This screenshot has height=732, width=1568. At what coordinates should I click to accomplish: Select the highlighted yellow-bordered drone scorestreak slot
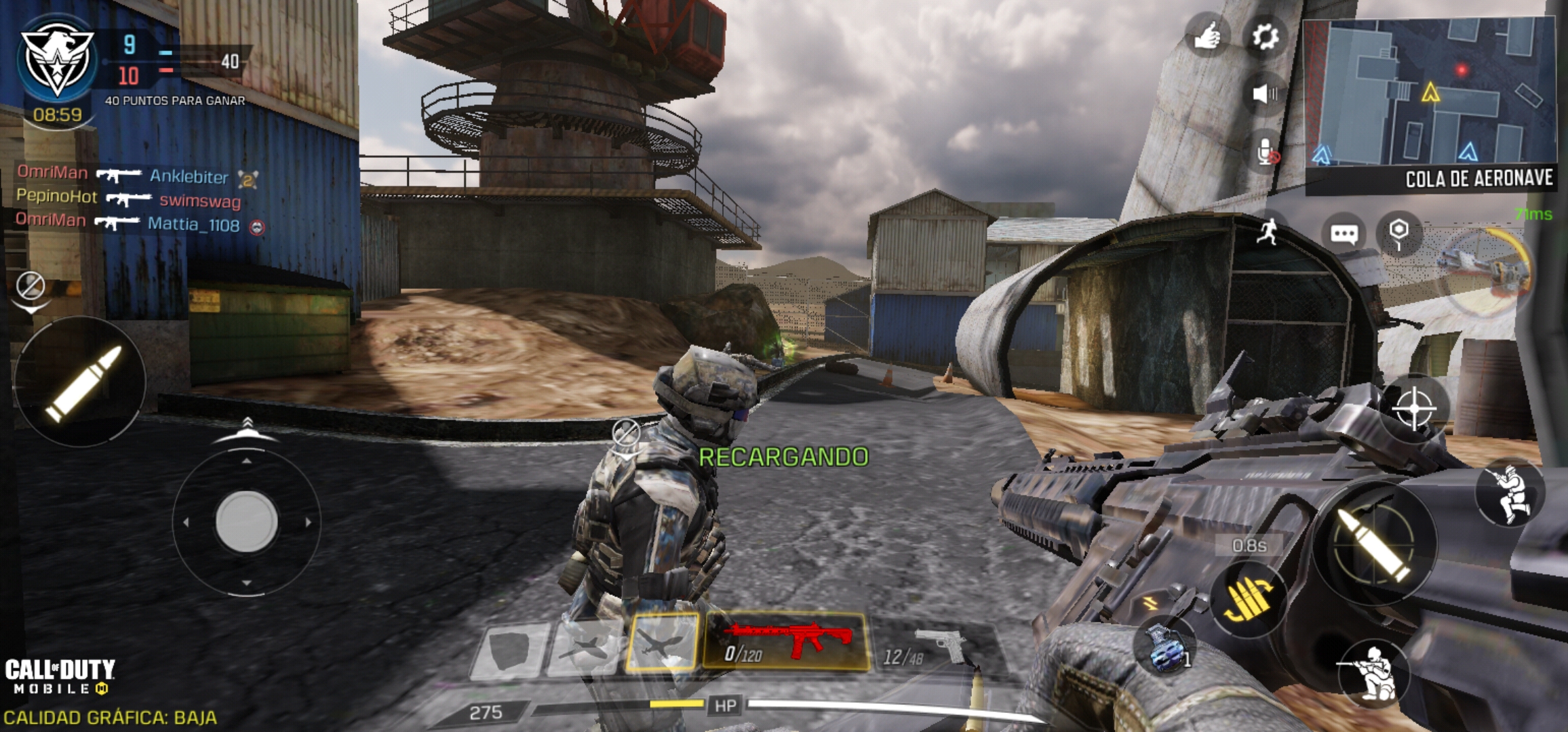(663, 643)
